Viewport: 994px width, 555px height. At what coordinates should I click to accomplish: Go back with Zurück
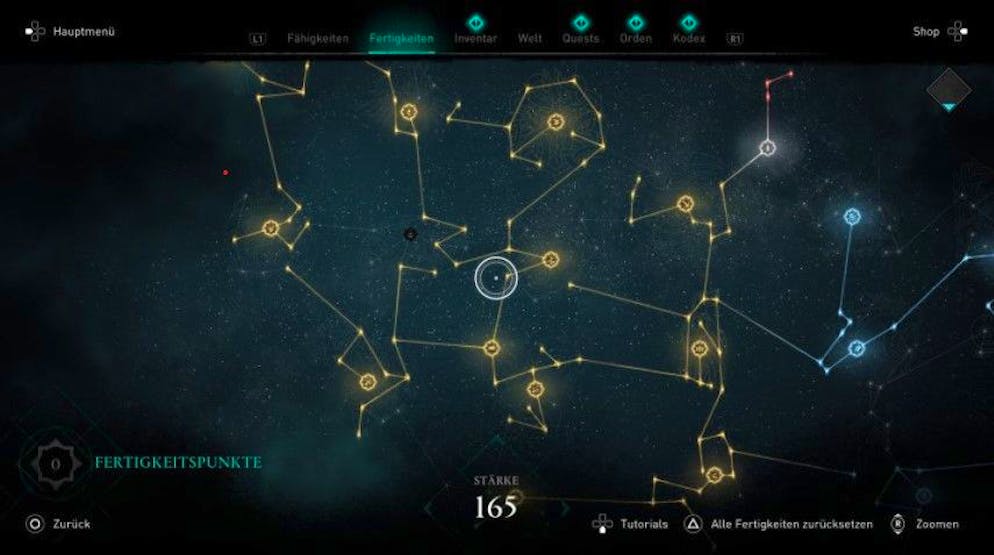point(60,524)
